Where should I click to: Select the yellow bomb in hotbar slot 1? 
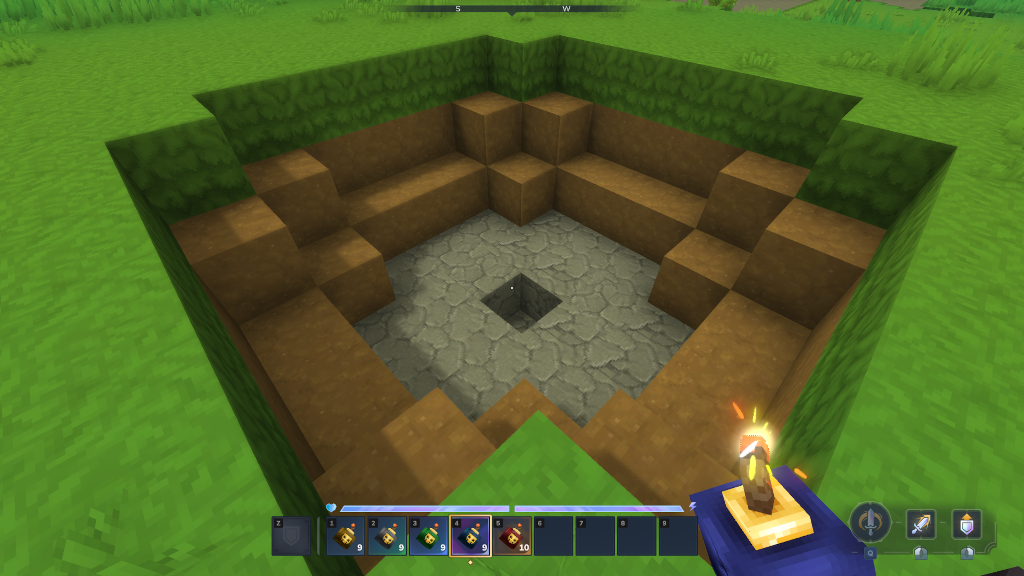pyautogui.click(x=345, y=536)
